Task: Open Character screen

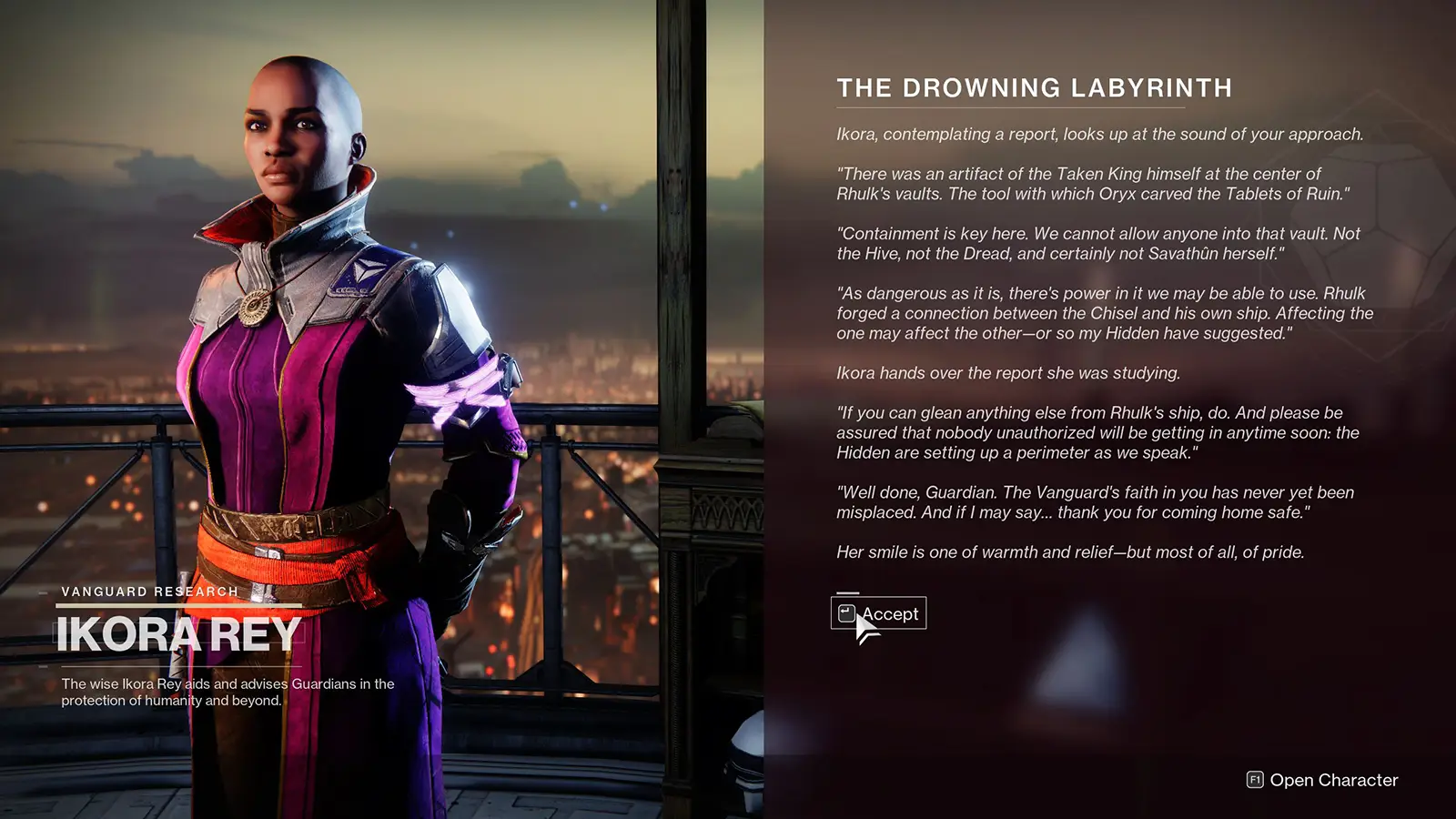Action: (1322, 780)
